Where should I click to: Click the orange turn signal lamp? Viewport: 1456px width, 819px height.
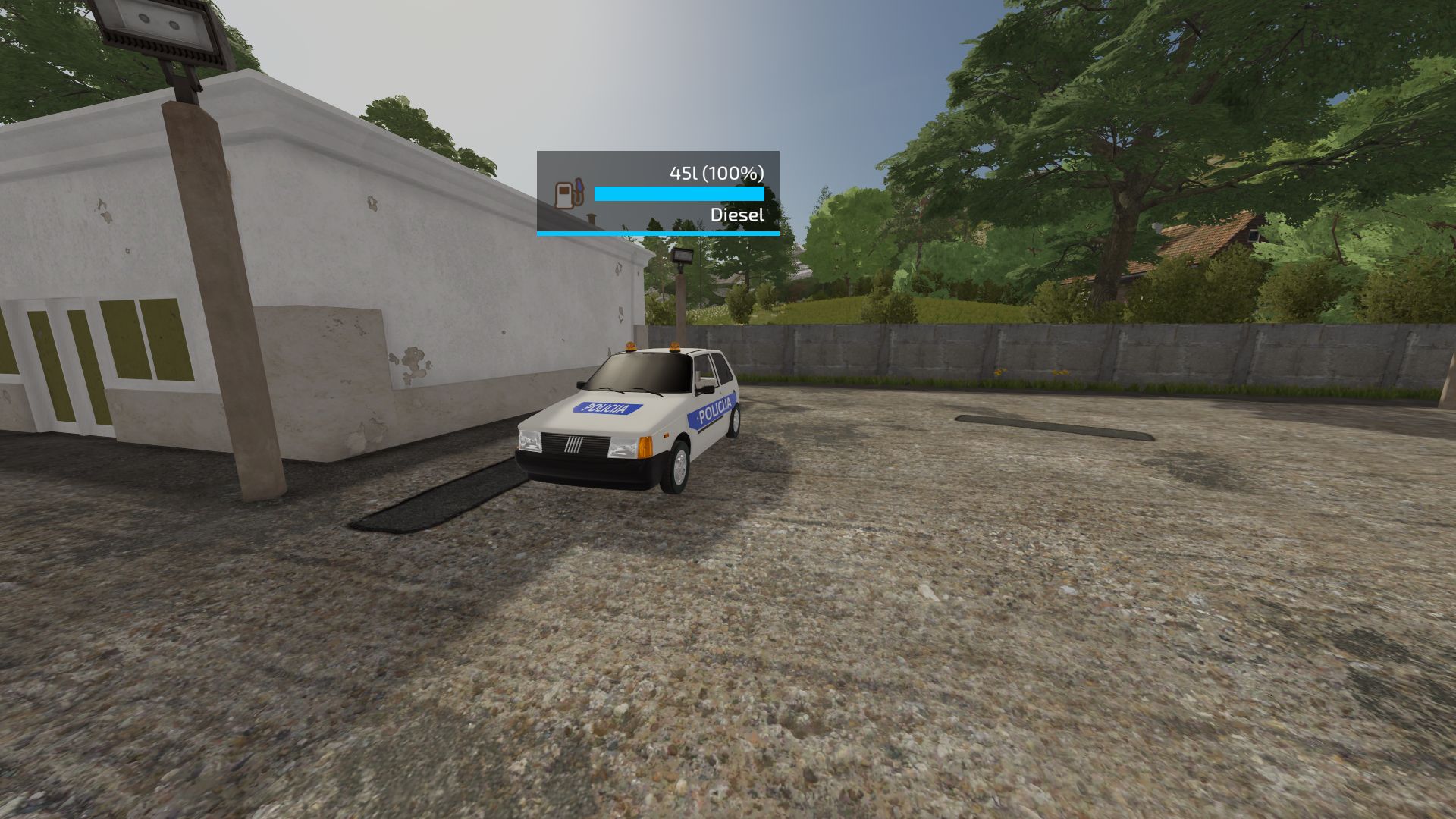645,446
